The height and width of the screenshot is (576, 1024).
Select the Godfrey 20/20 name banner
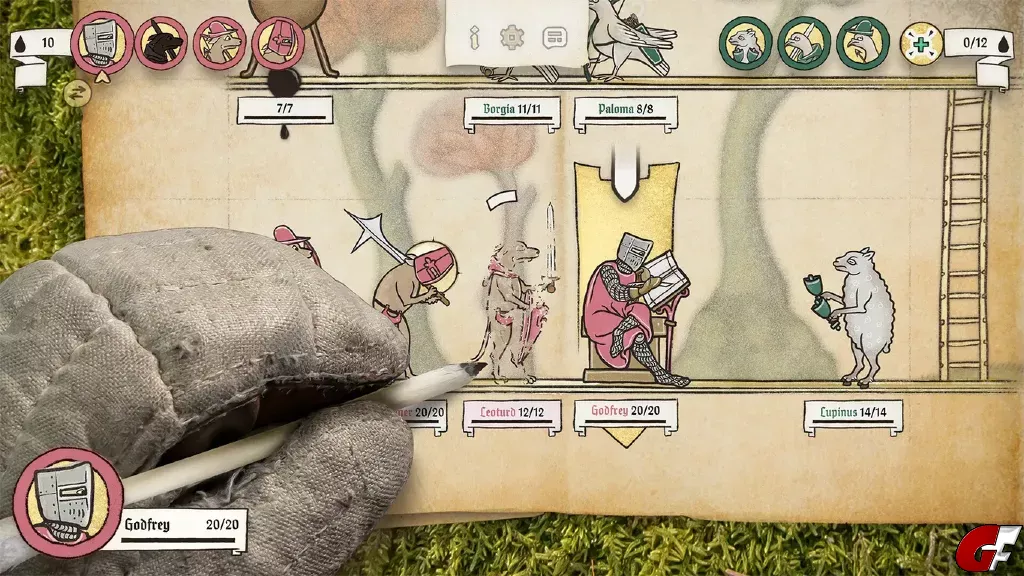point(625,413)
